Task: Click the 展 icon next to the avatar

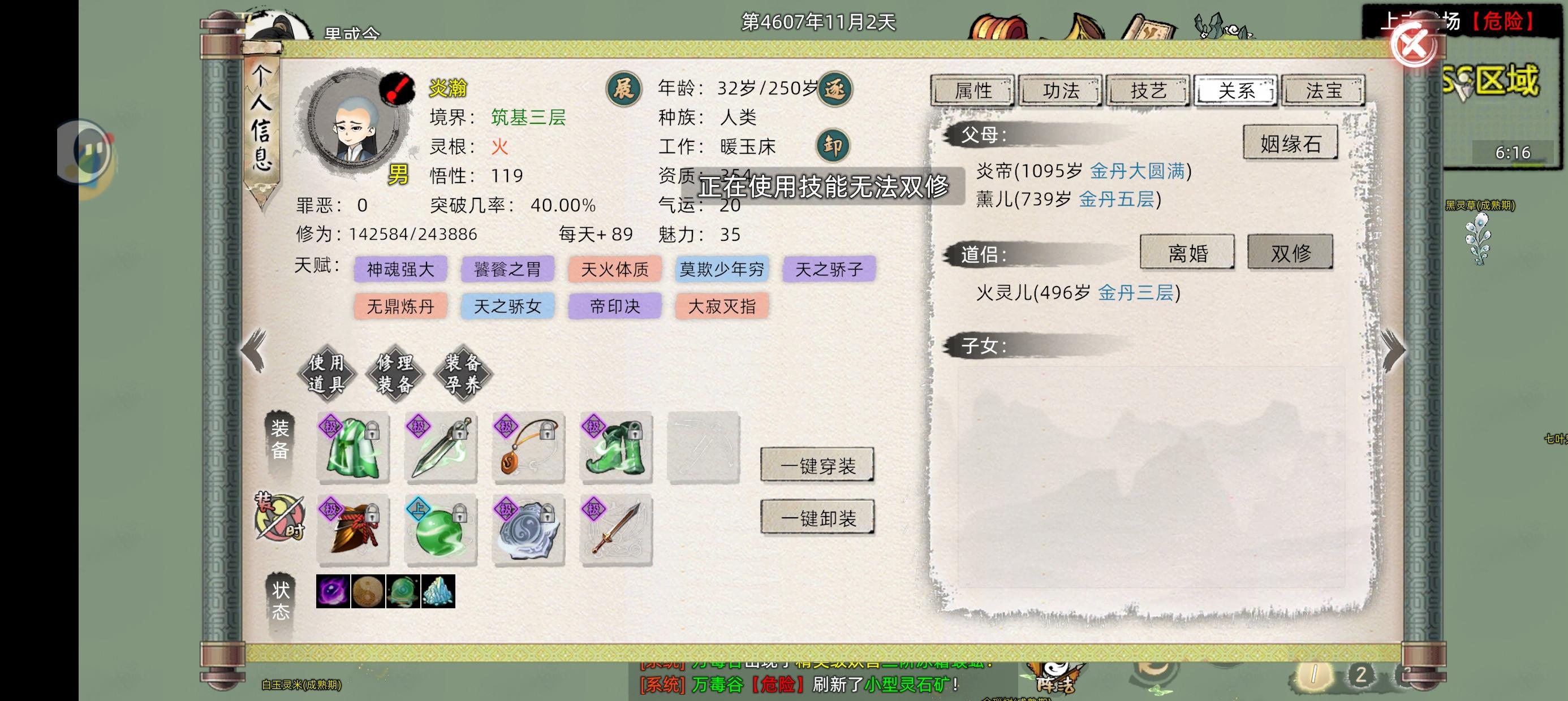Action: (x=623, y=88)
